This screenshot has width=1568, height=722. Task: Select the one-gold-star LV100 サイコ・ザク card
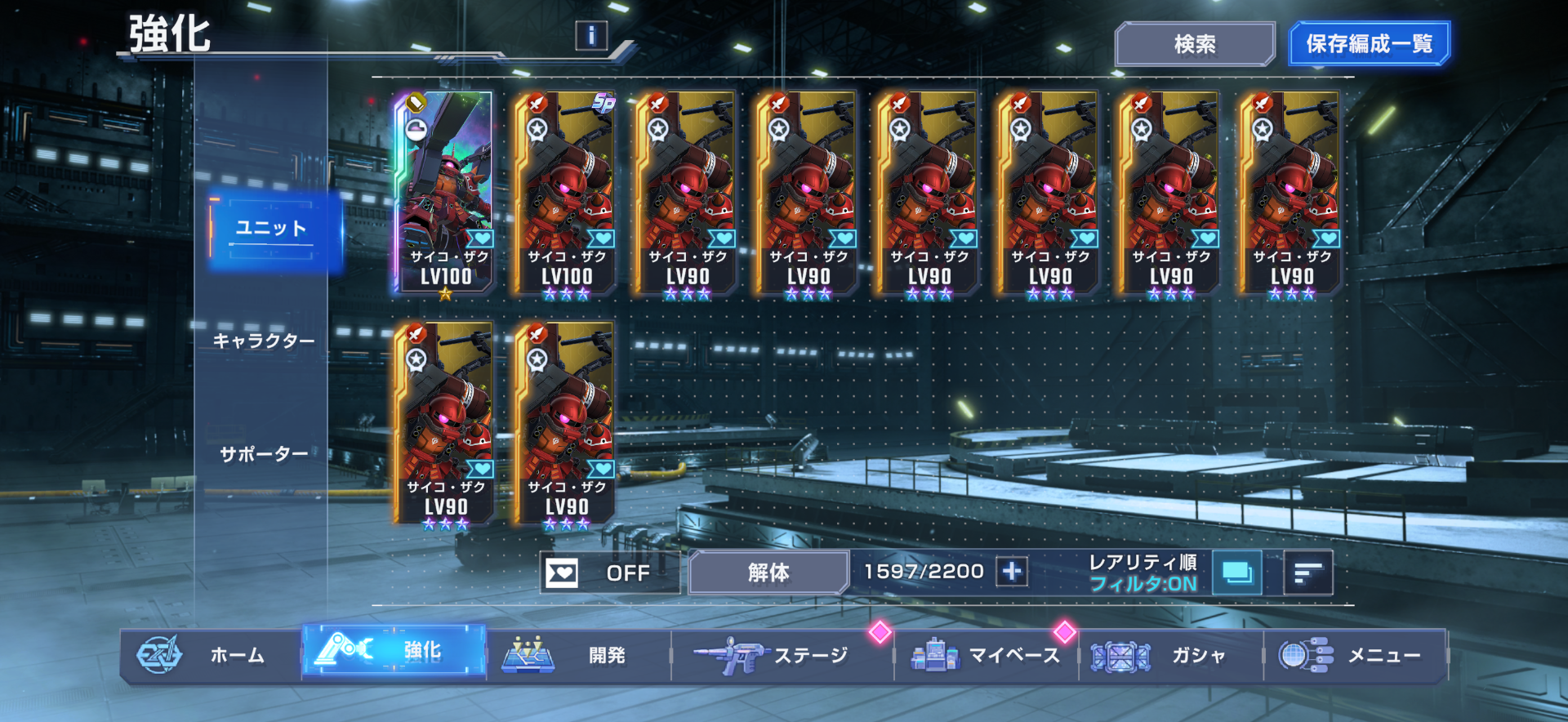(445, 193)
